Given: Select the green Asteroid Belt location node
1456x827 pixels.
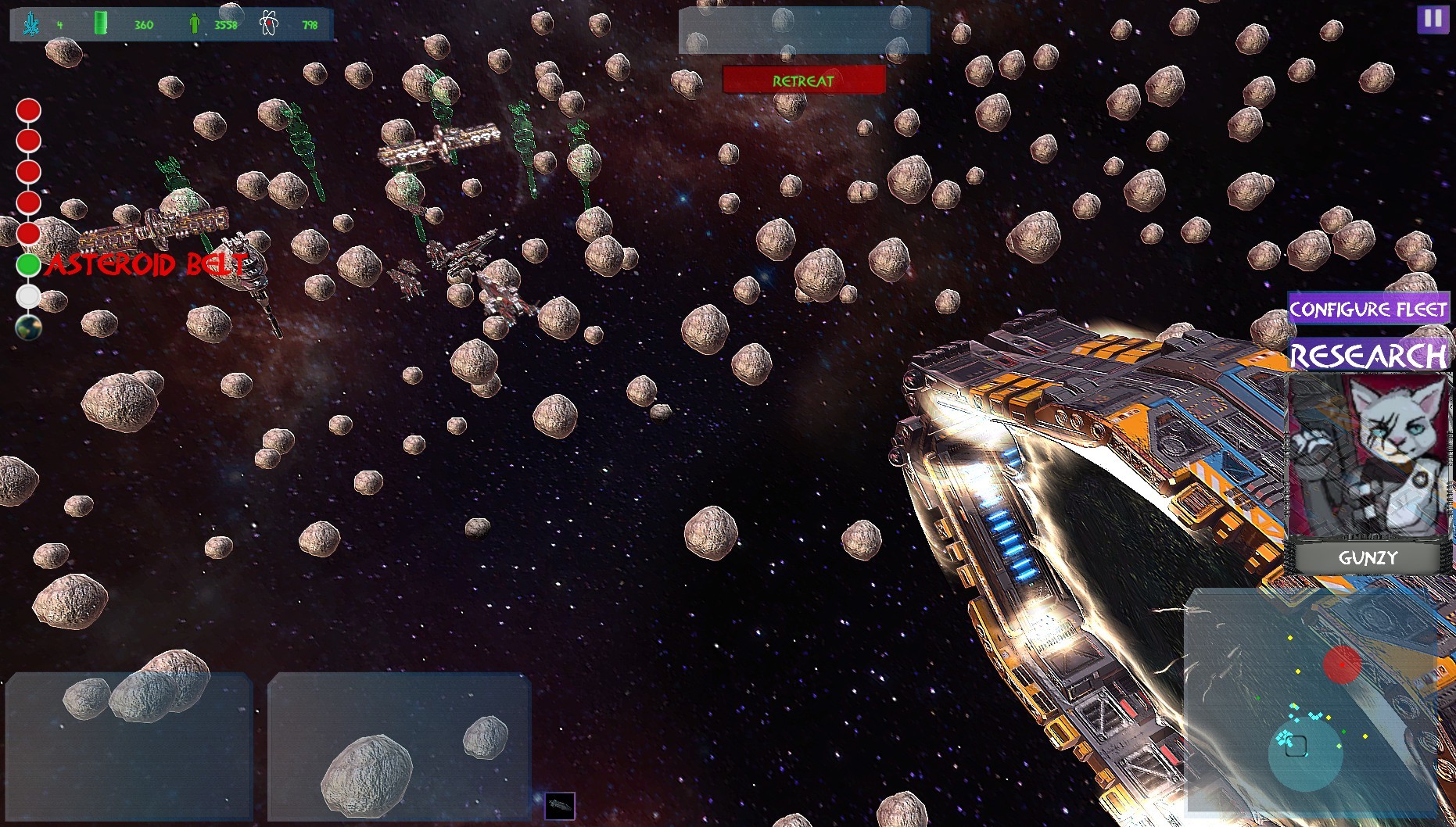Looking at the screenshot, I should click(29, 265).
